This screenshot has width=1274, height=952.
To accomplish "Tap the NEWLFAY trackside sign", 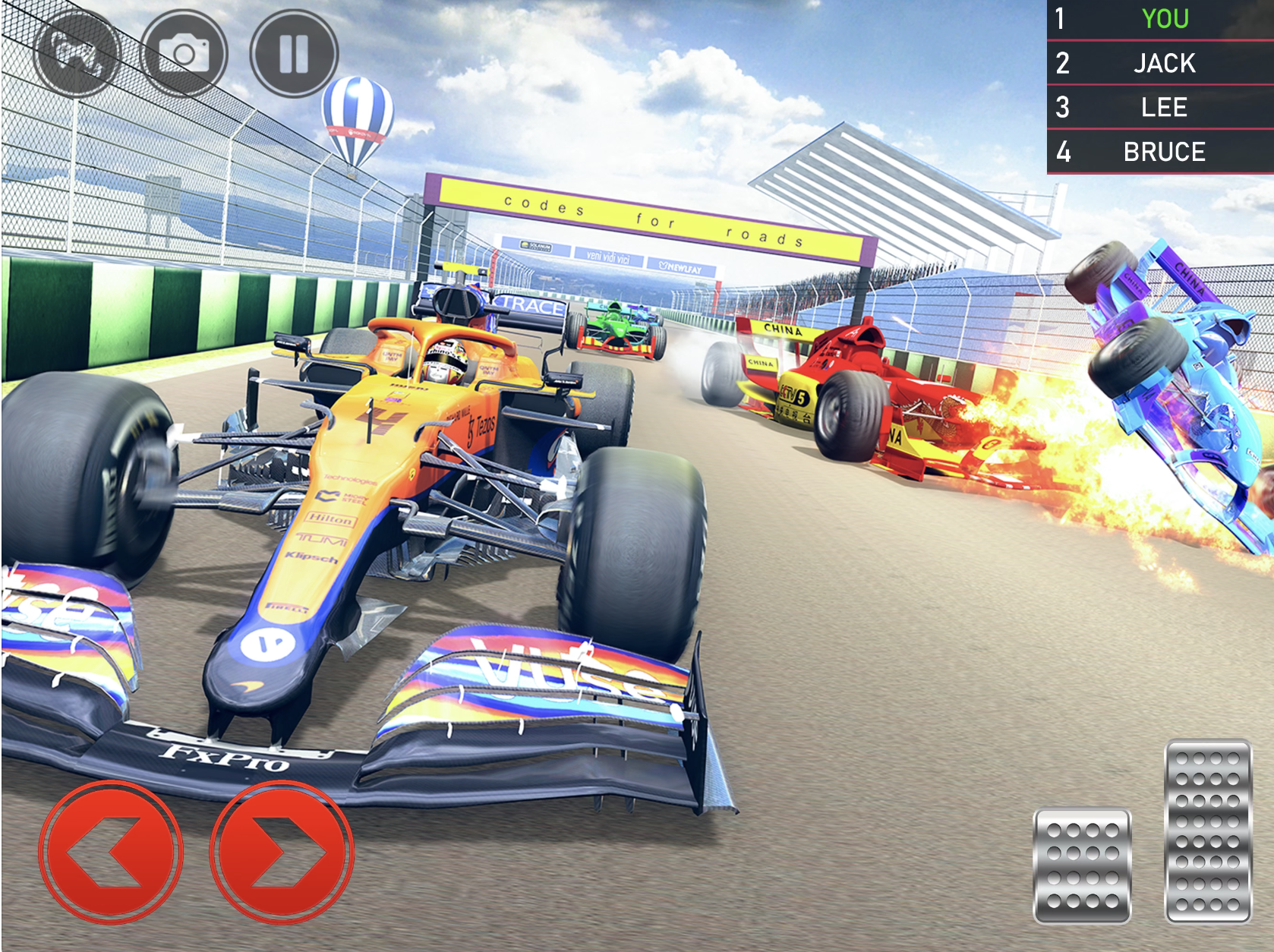I will pos(682,266).
